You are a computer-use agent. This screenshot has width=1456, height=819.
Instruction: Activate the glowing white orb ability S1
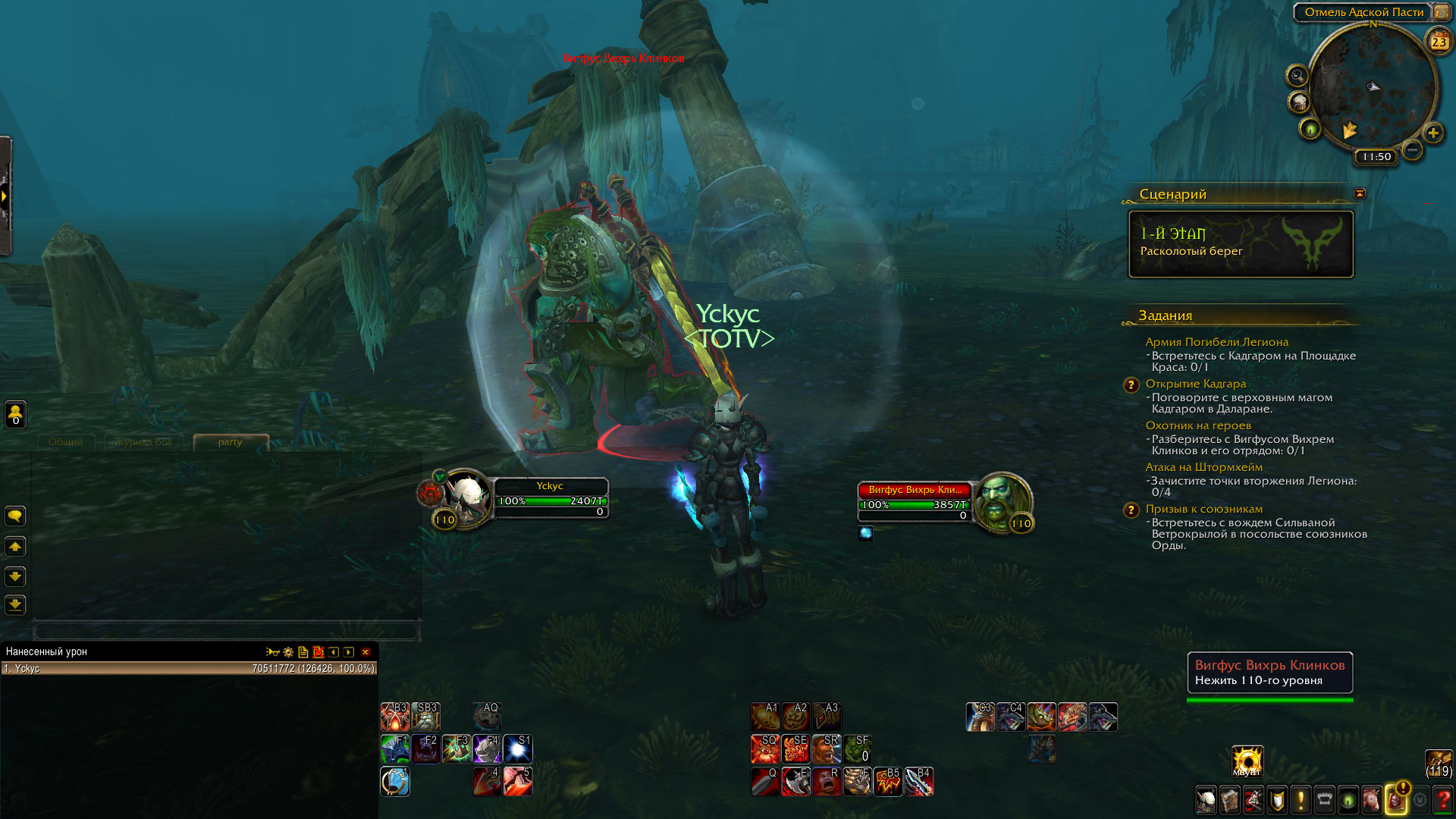[x=518, y=749]
